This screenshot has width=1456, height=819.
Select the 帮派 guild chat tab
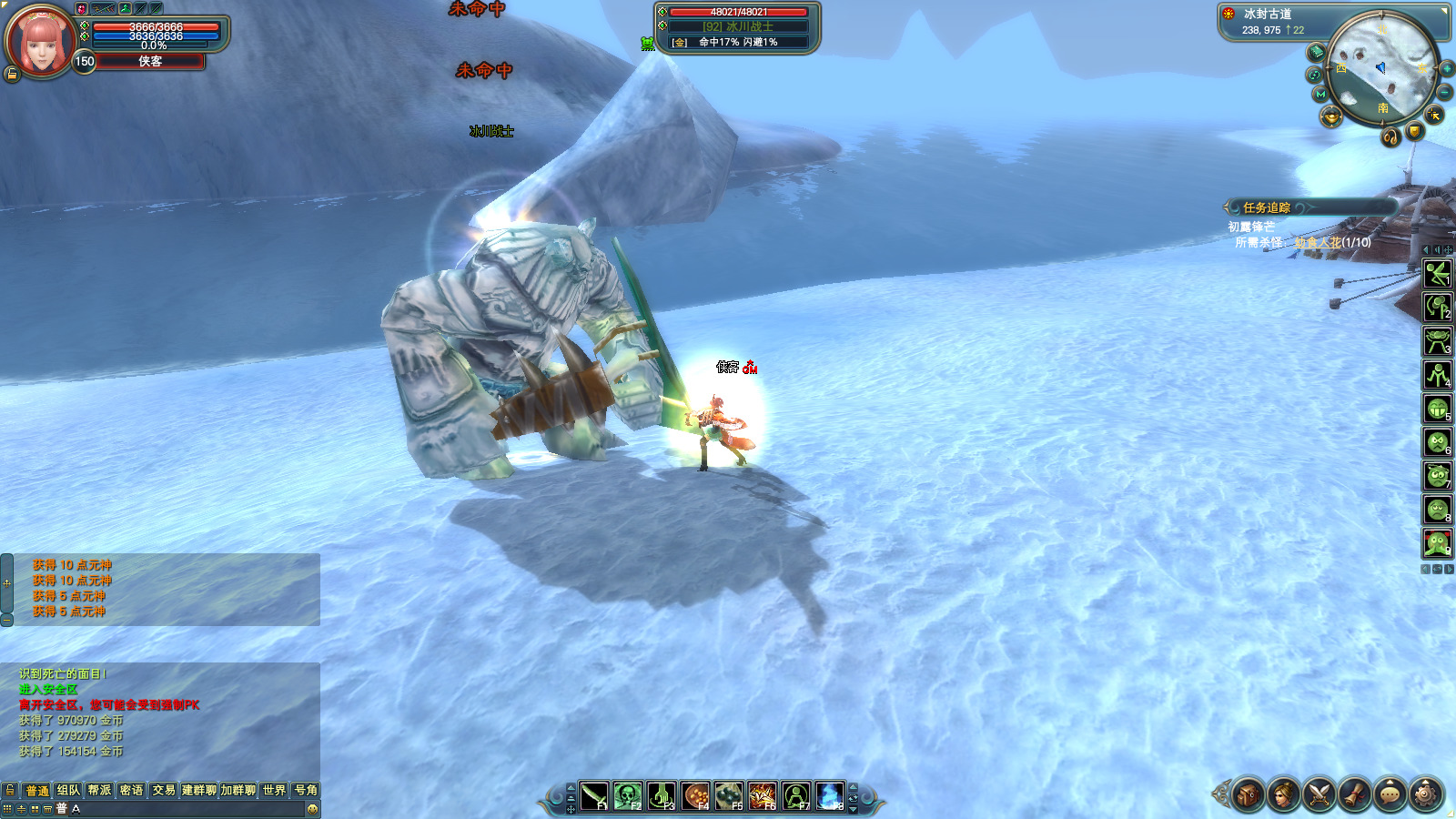(100, 790)
